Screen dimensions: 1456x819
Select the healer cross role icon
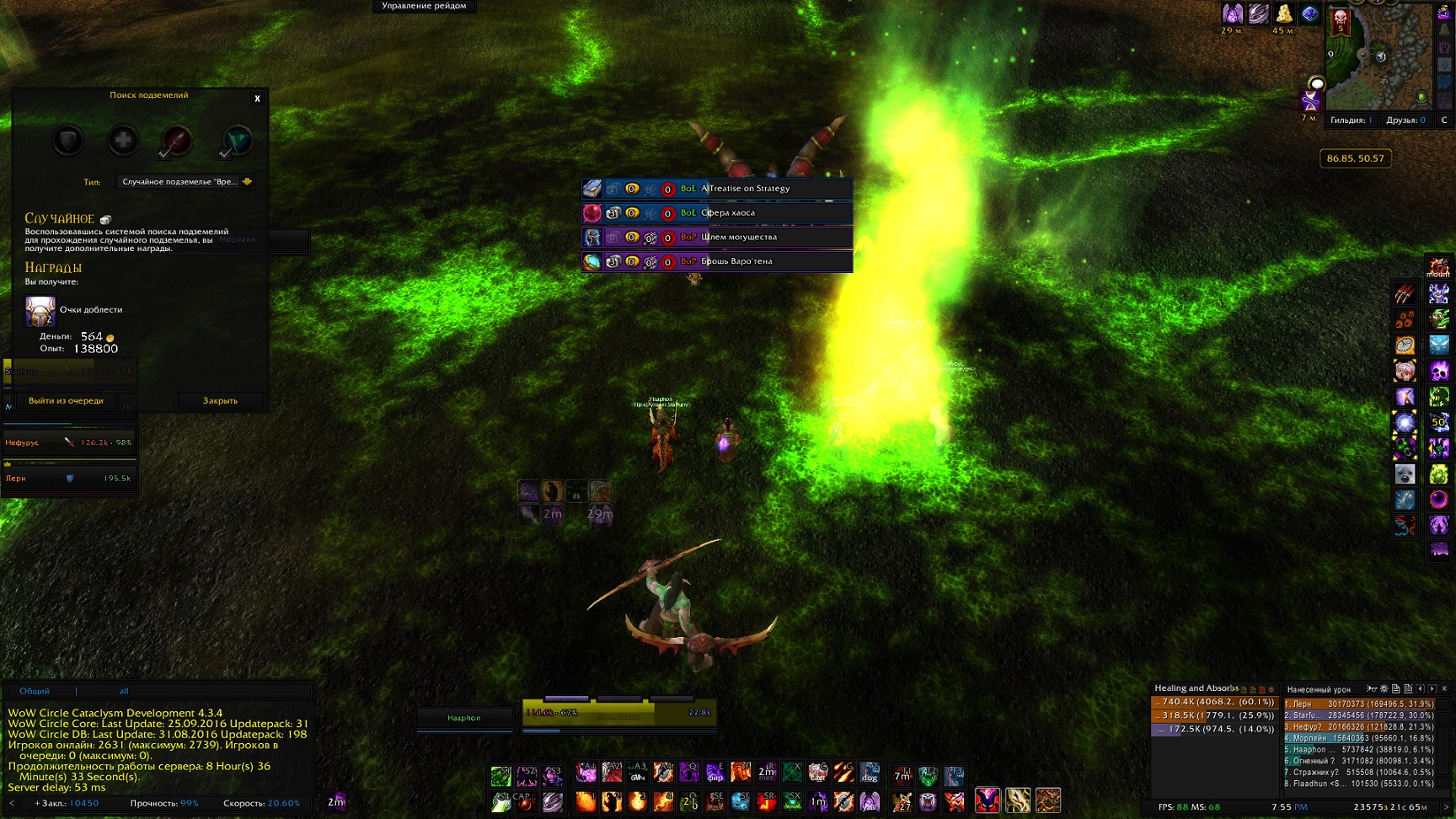(123, 141)
